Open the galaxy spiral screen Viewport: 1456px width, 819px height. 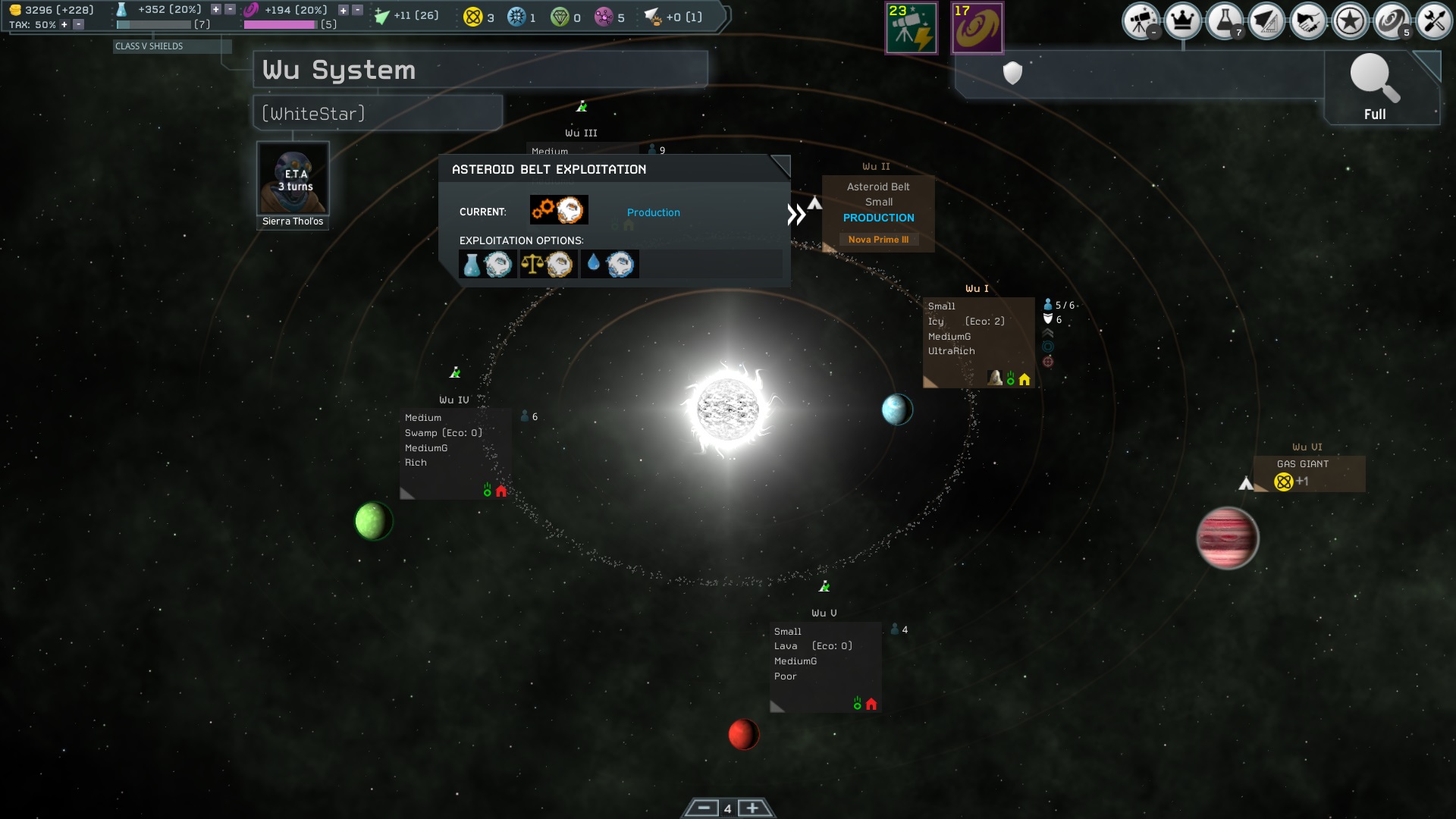(1391, 21)
